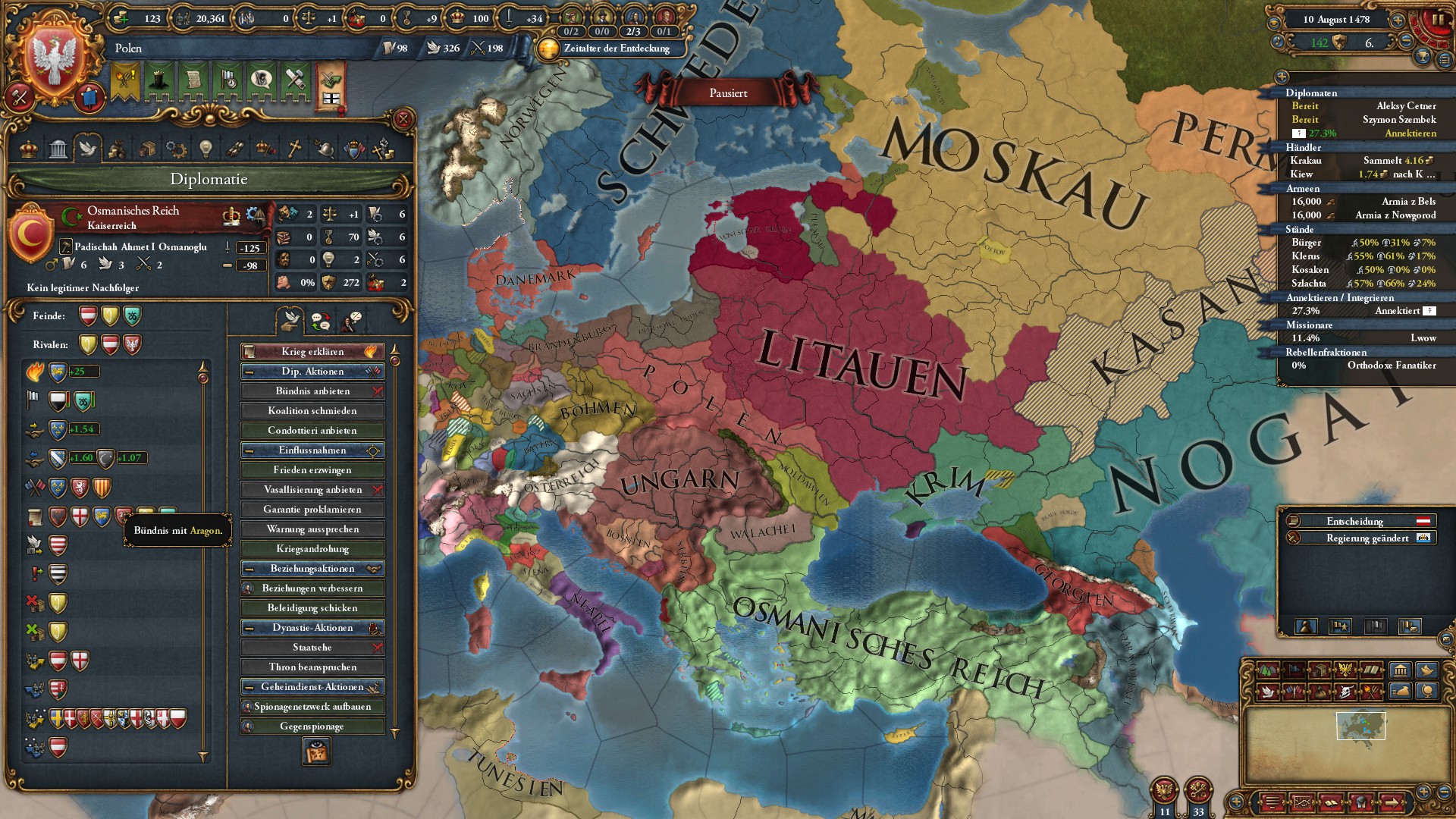The image size is (1456, 819).
Task: Click the stability alert with torch and fork
Action: click(x=125, y=79)
